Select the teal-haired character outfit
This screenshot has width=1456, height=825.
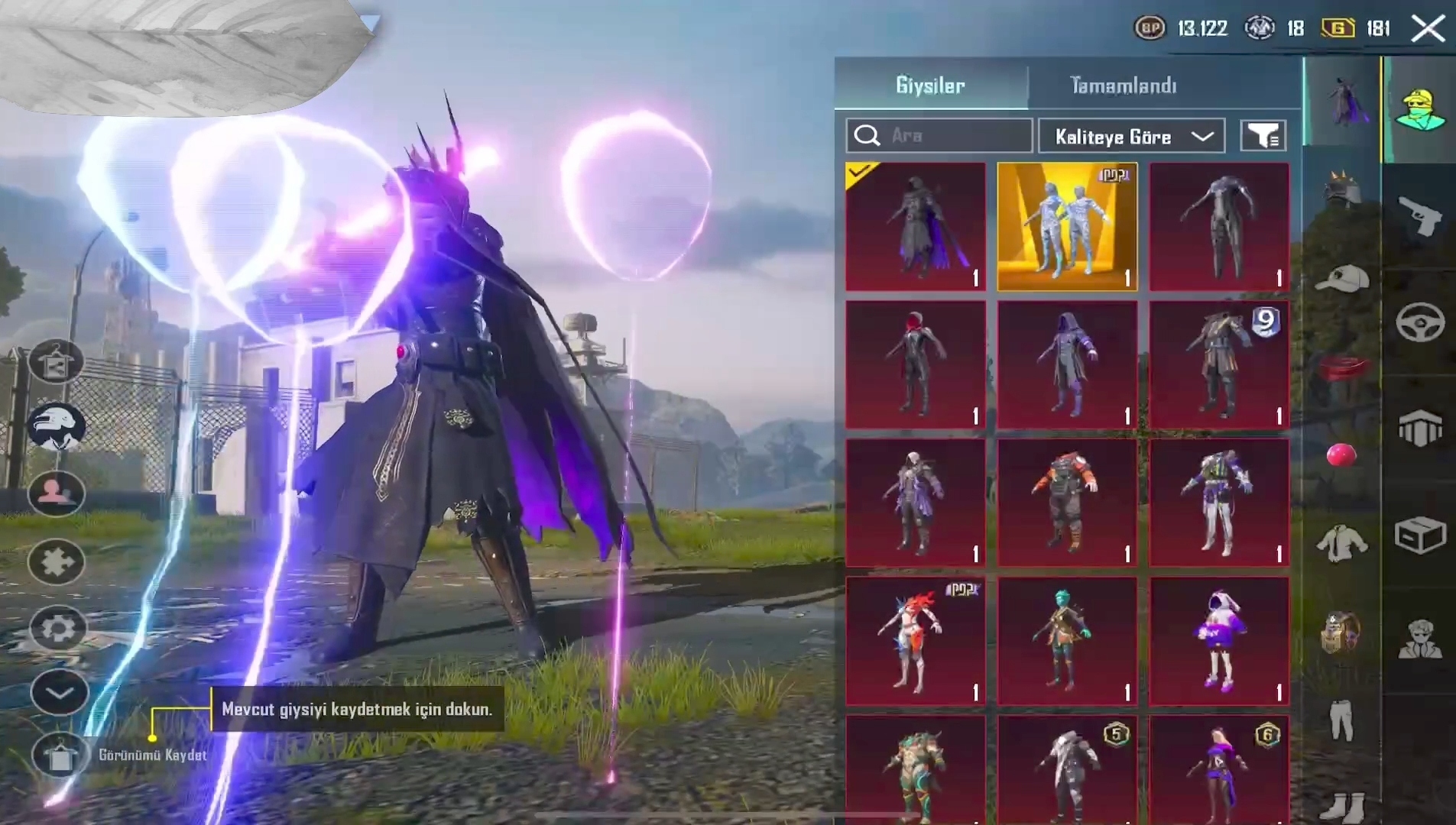click(1067, 641)
